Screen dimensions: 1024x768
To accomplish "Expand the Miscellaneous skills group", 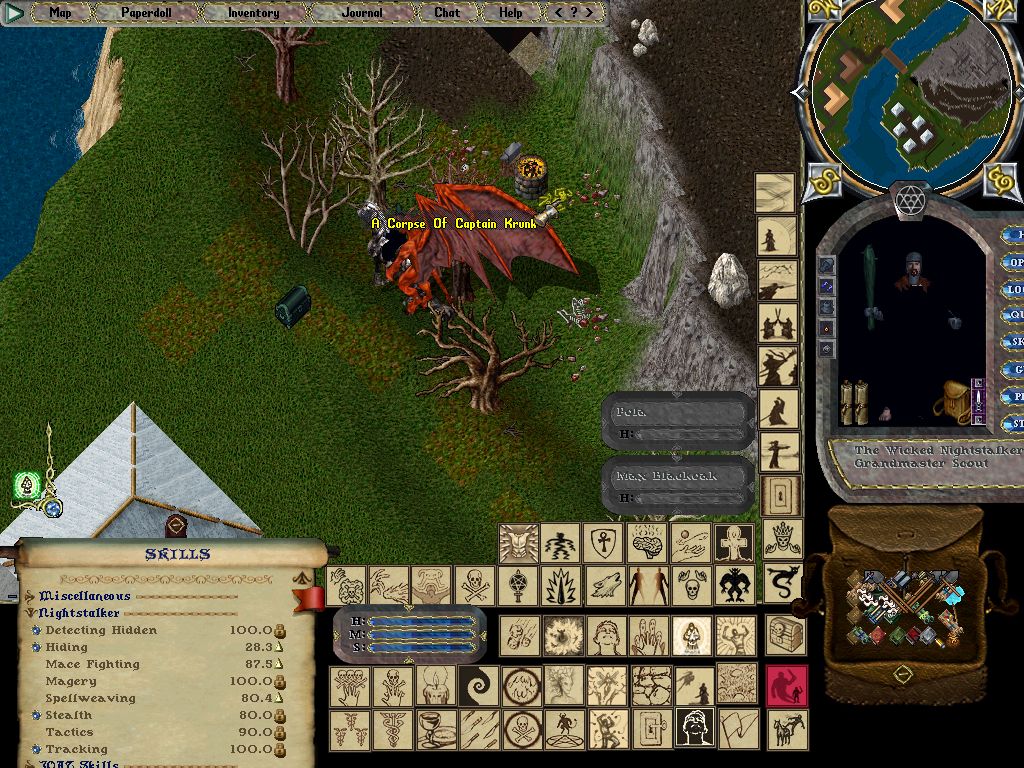I will [x=33, y=596].
